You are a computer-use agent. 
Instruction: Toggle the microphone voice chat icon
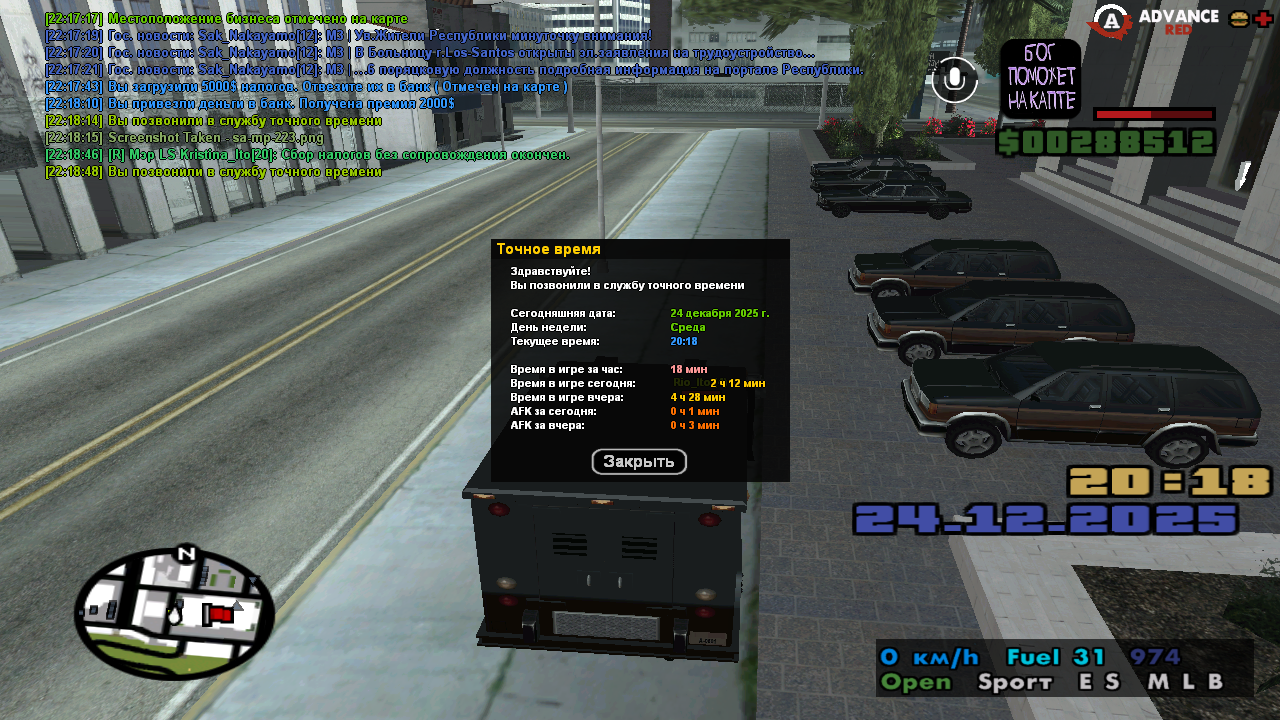pyautogui.click(x=954, y=80)
